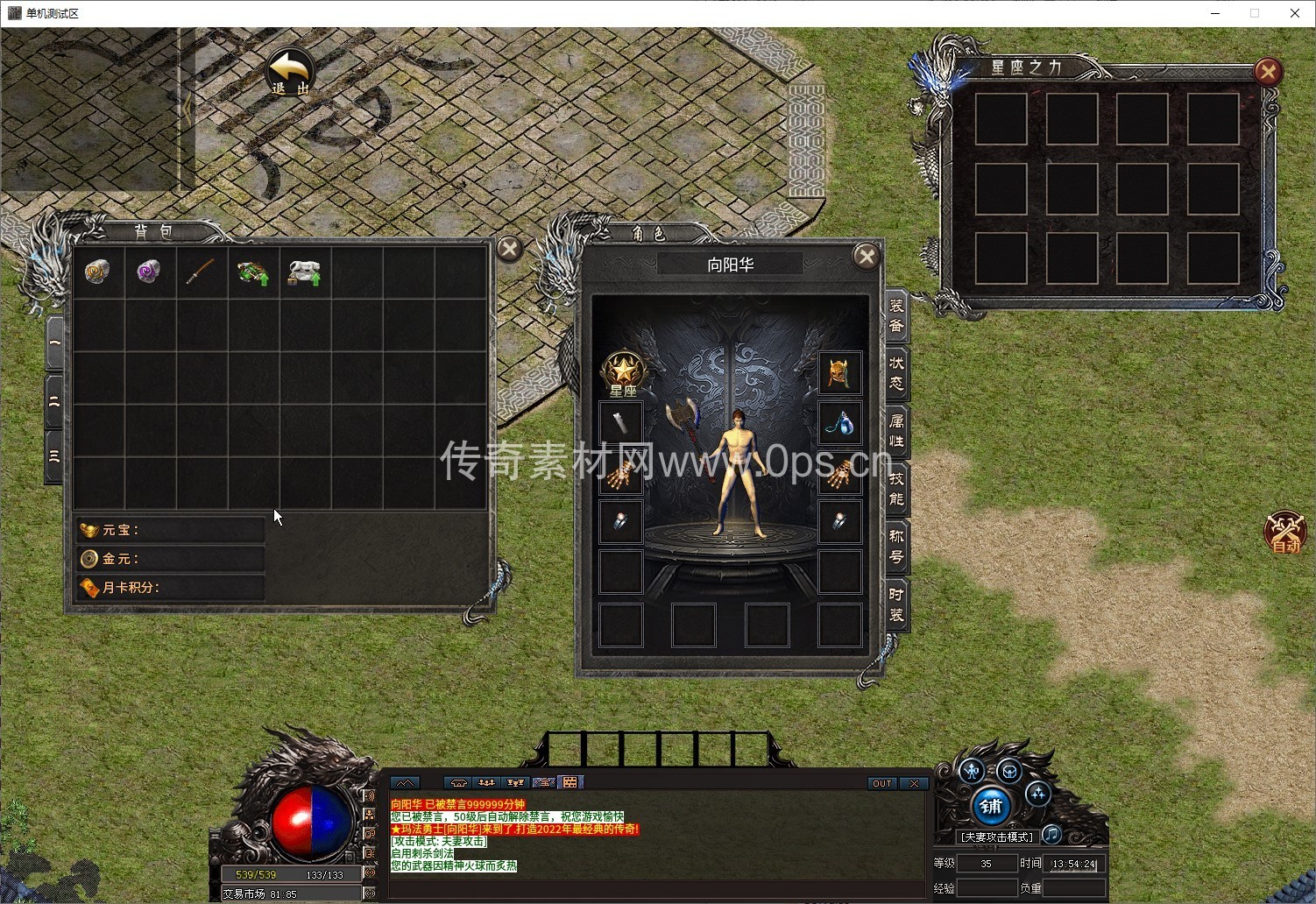
Task: Toggle the 自动 auto-combat button
Action: [x=1284, y=533]
